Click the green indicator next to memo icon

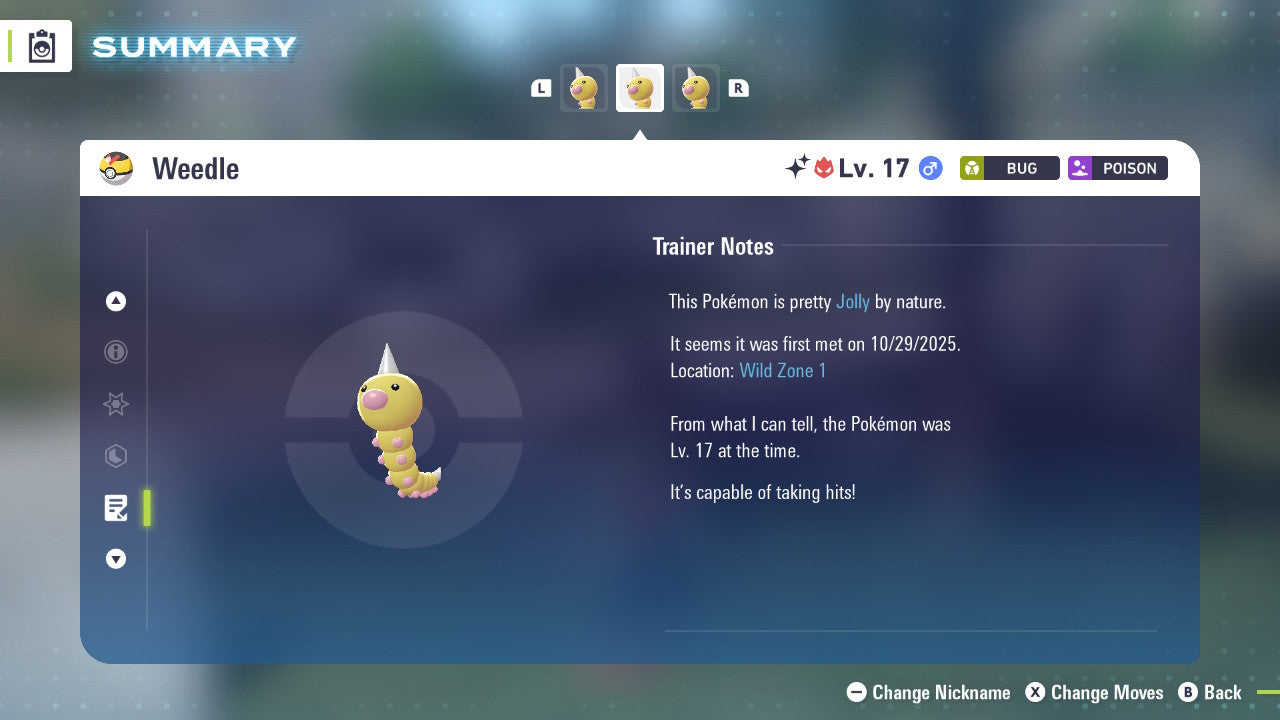pyautogui.click(x=146, y=508)
